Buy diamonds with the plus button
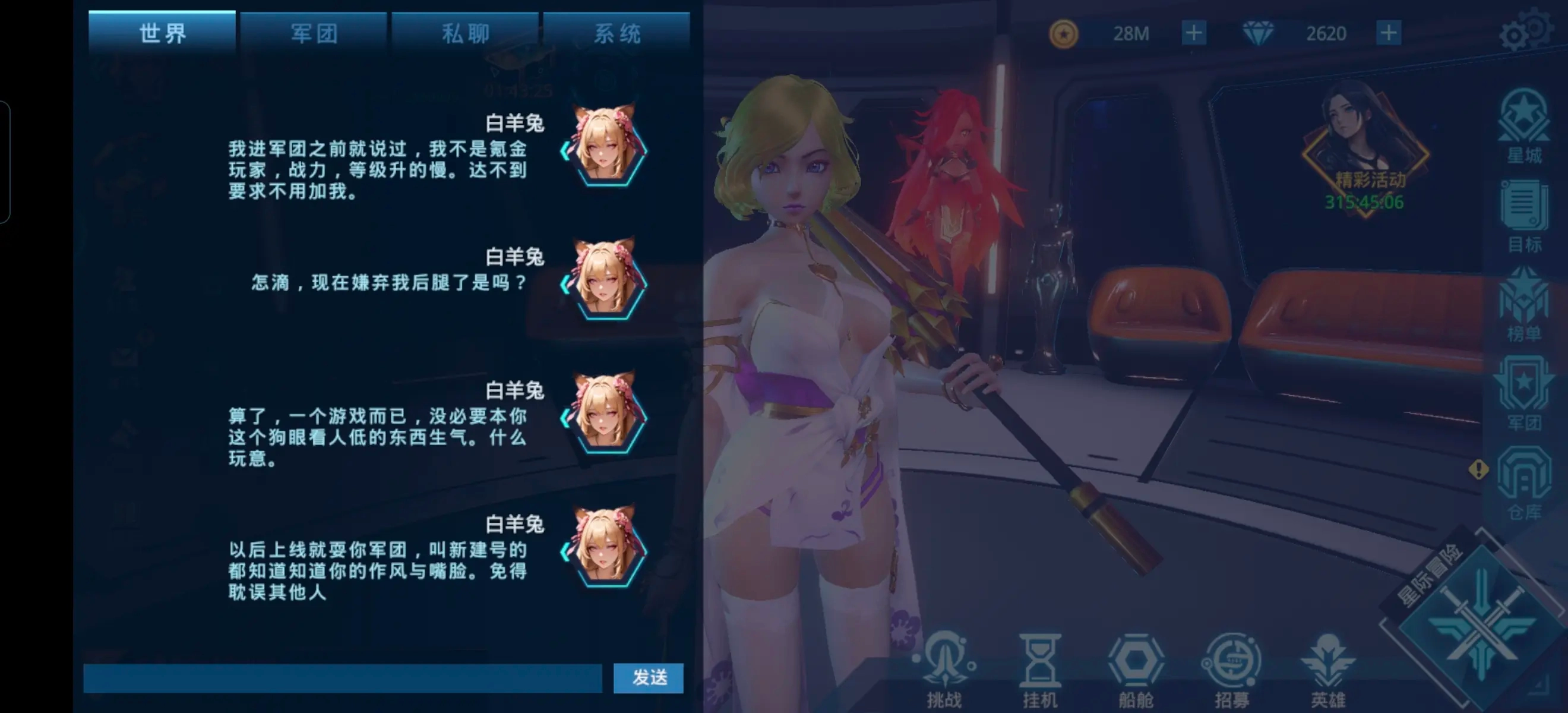1568x713 pixels. tap(1388, 33)
